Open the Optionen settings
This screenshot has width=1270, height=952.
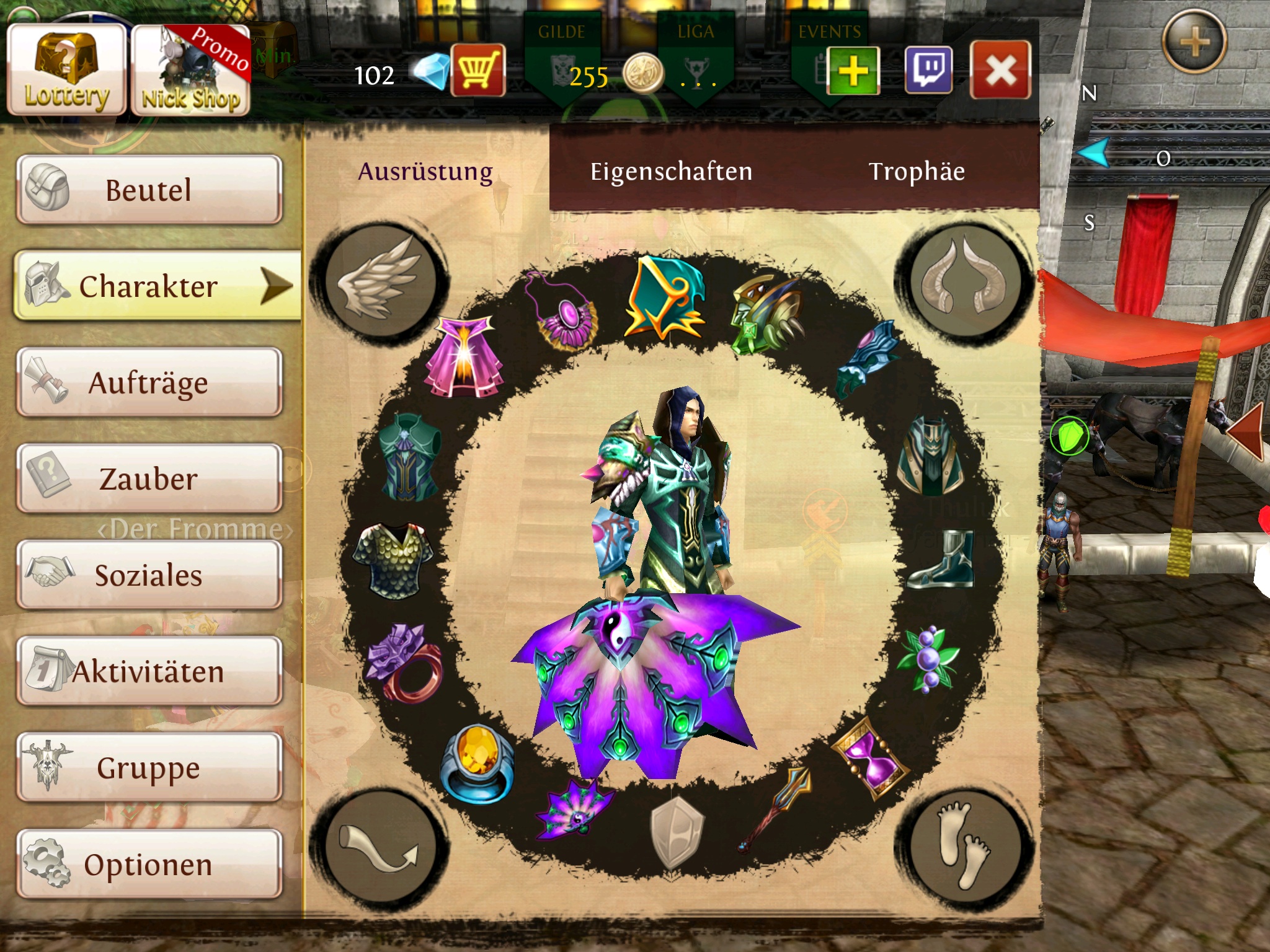click(x=149, y=864)
